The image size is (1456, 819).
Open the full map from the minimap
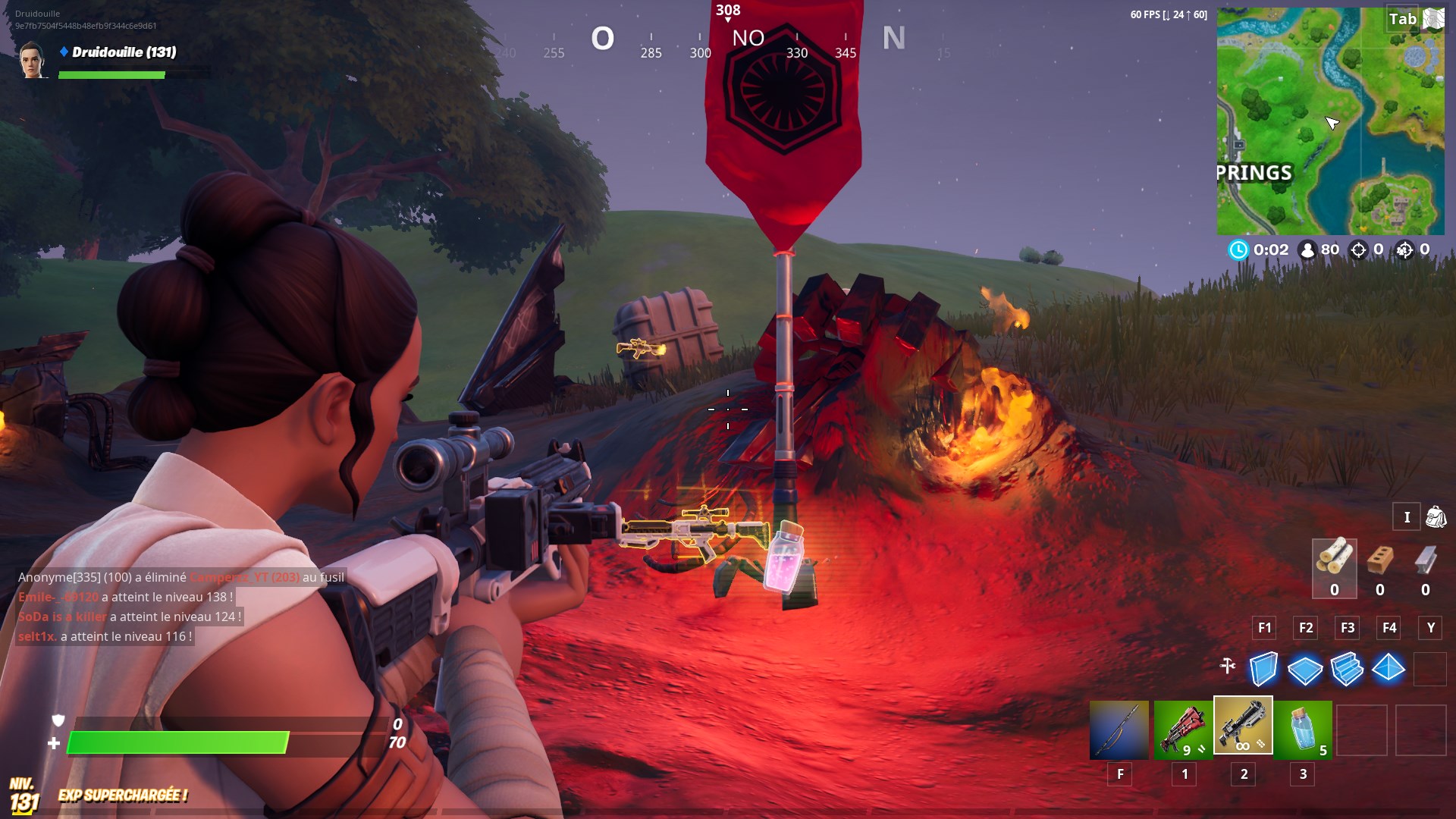click(x=1330, y=121)
